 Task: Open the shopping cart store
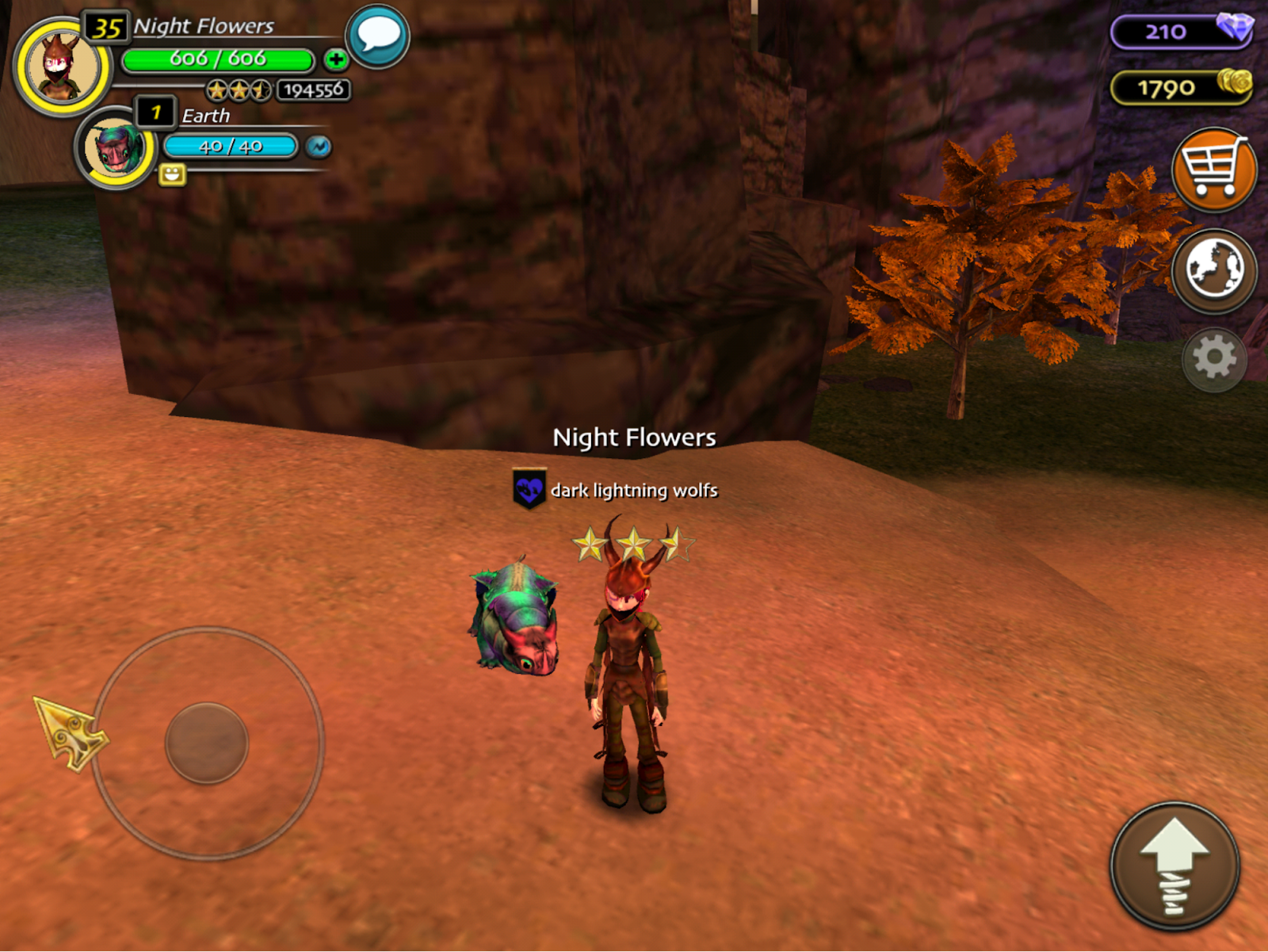1213,170
